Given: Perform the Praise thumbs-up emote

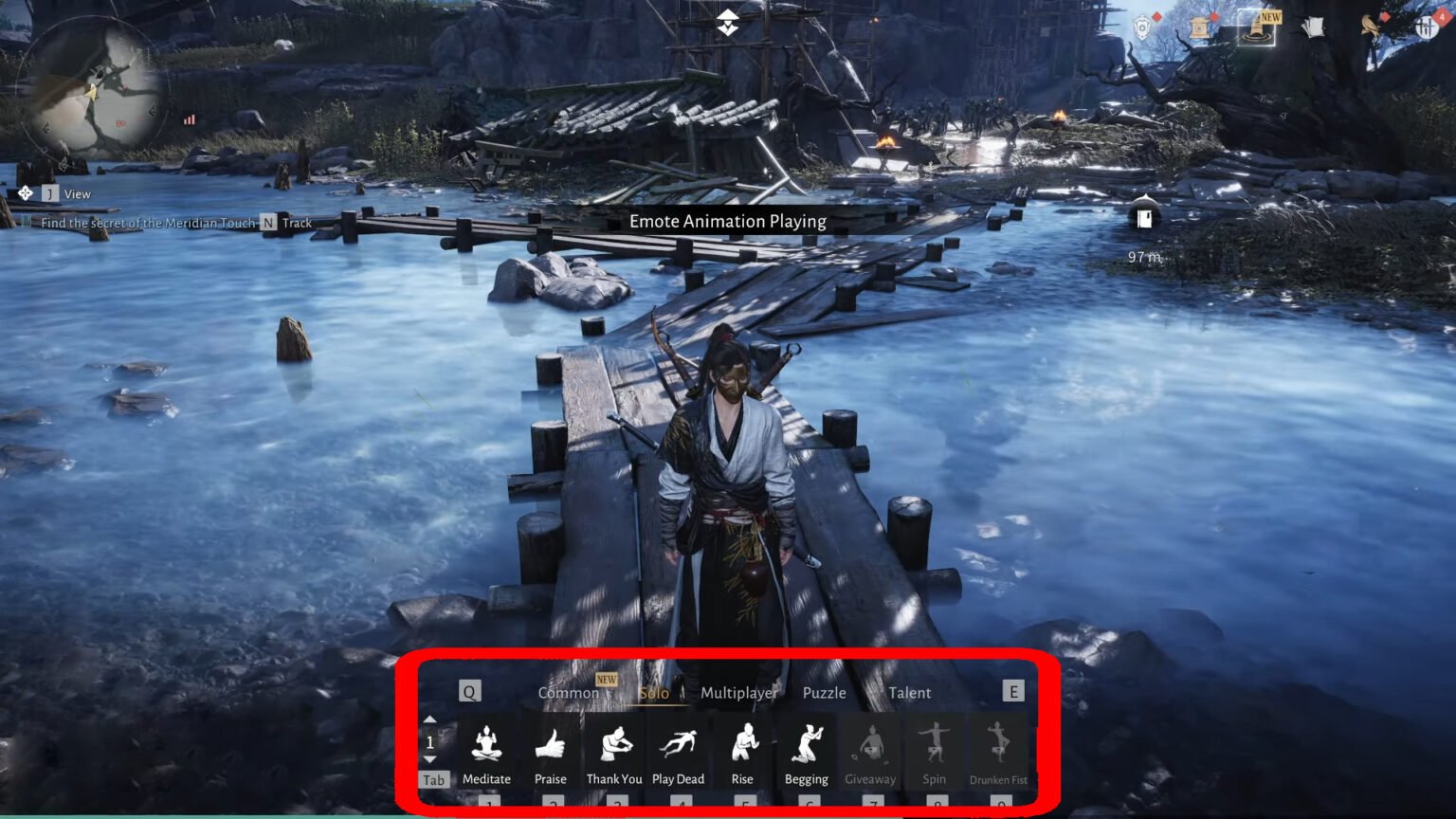Looking at the screenshot, I should [x=551, y=745].
